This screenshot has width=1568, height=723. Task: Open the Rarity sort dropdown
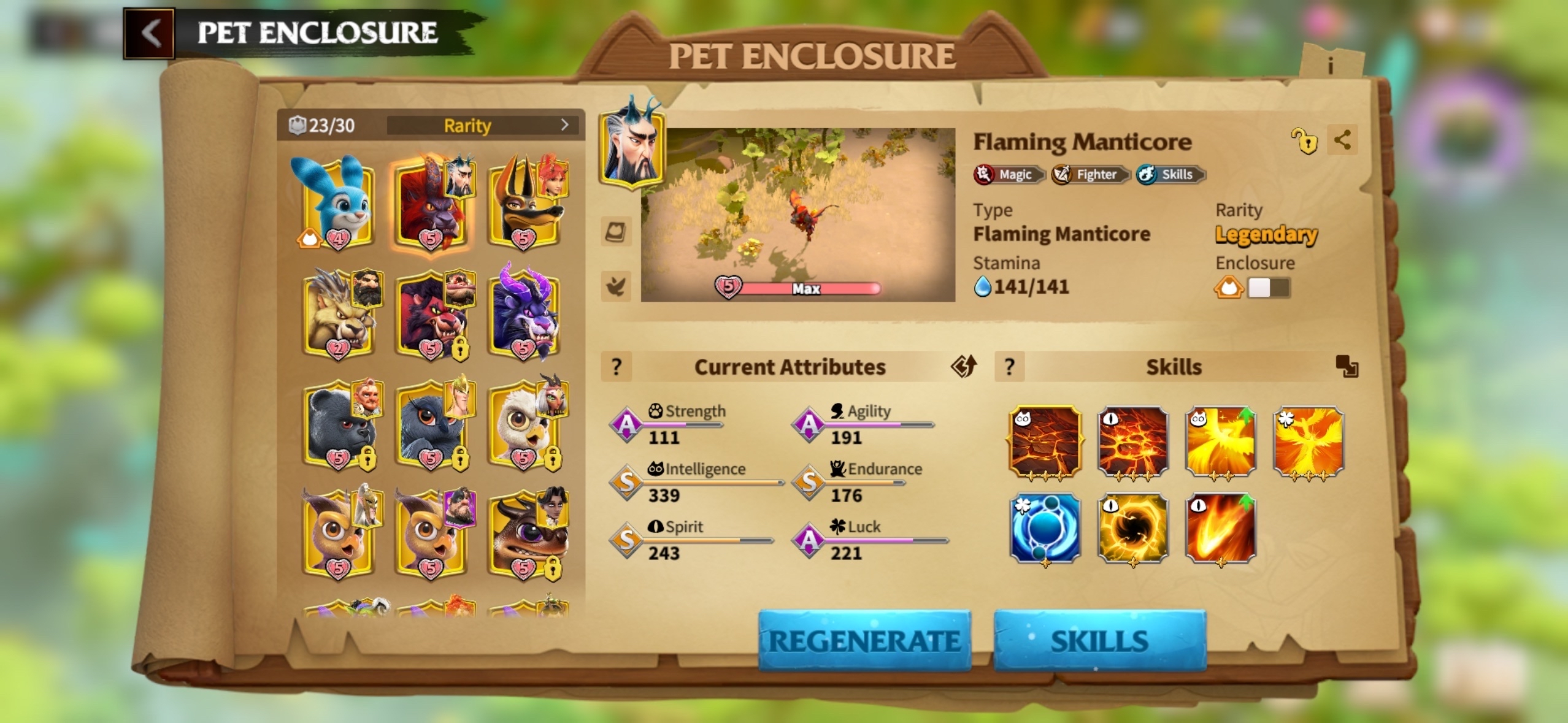[x=483, y=125]
